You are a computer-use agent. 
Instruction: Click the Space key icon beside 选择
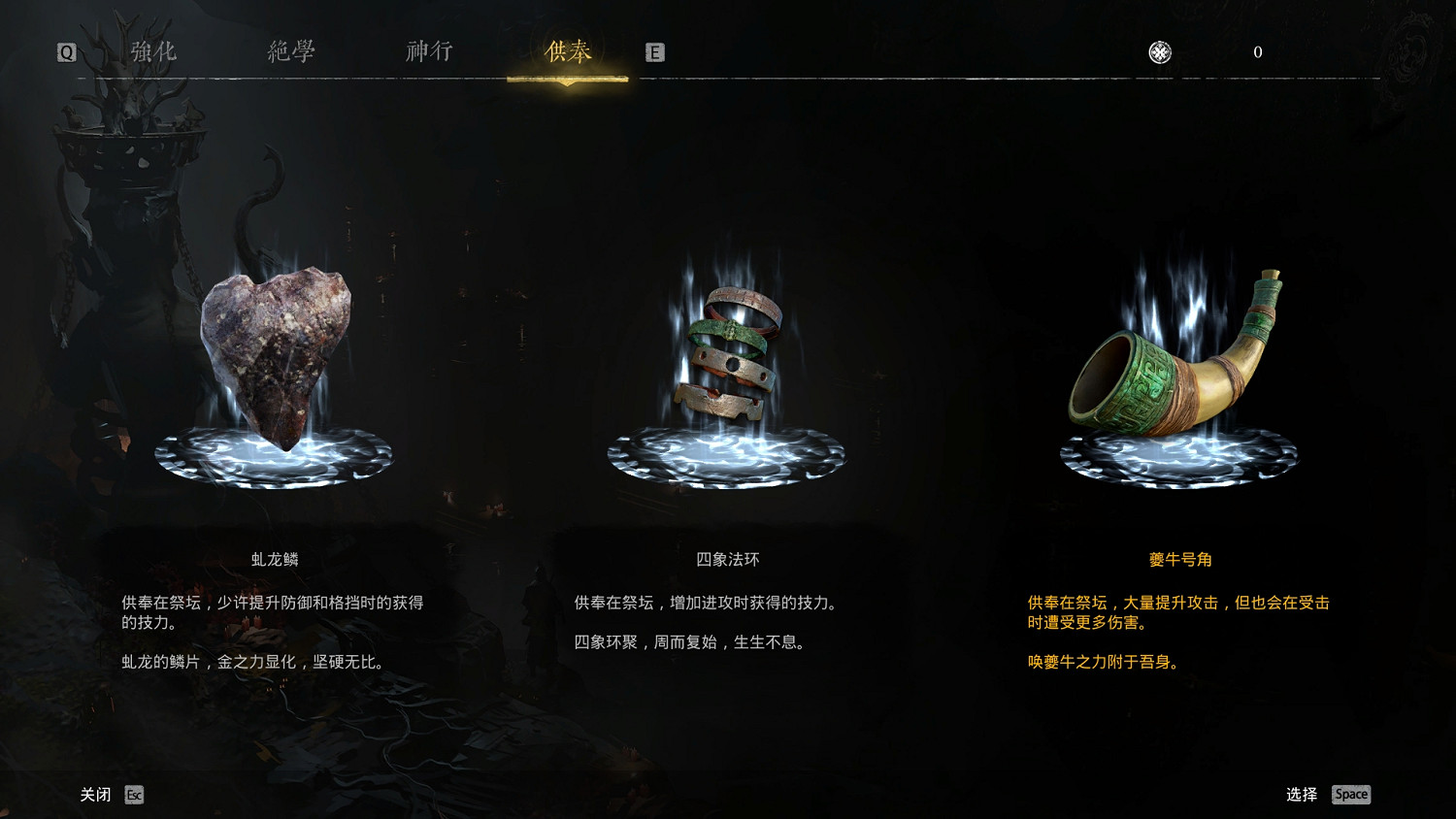click(x=1350, y=794)
